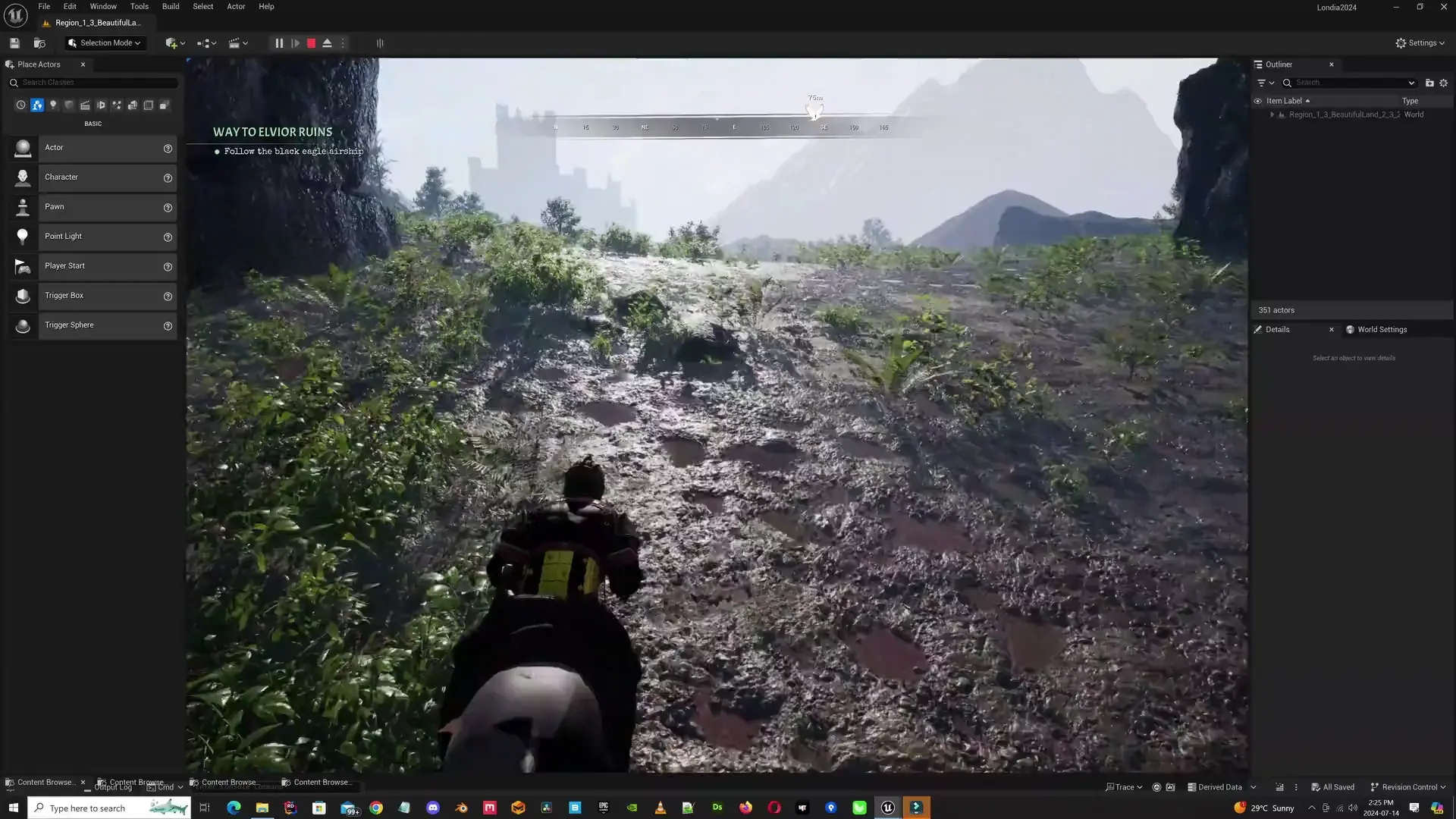Expand the Region_1_3_BeautifulLand tree item

pyautogui.click(x=1272, y=115)
